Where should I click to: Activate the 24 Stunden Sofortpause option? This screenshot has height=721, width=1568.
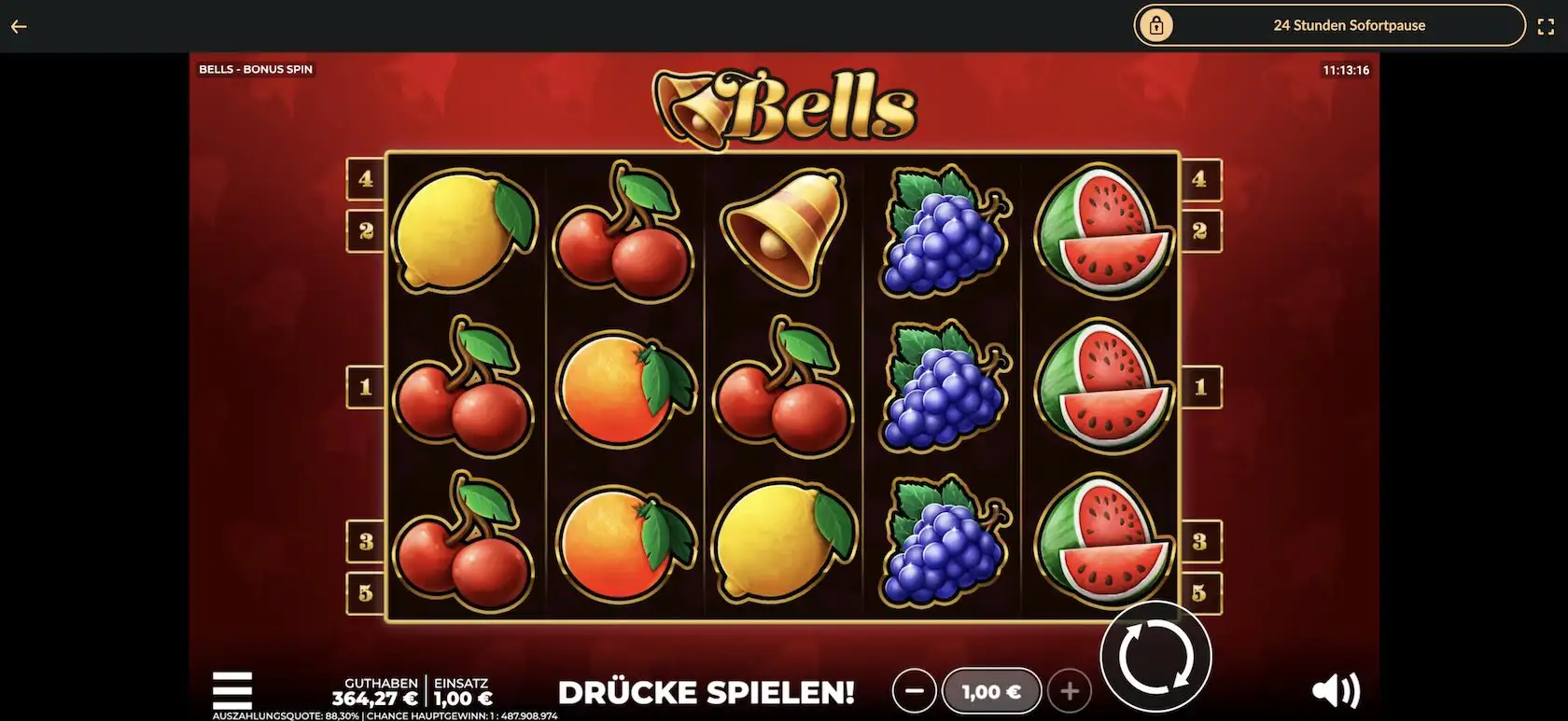(1350, 25)
